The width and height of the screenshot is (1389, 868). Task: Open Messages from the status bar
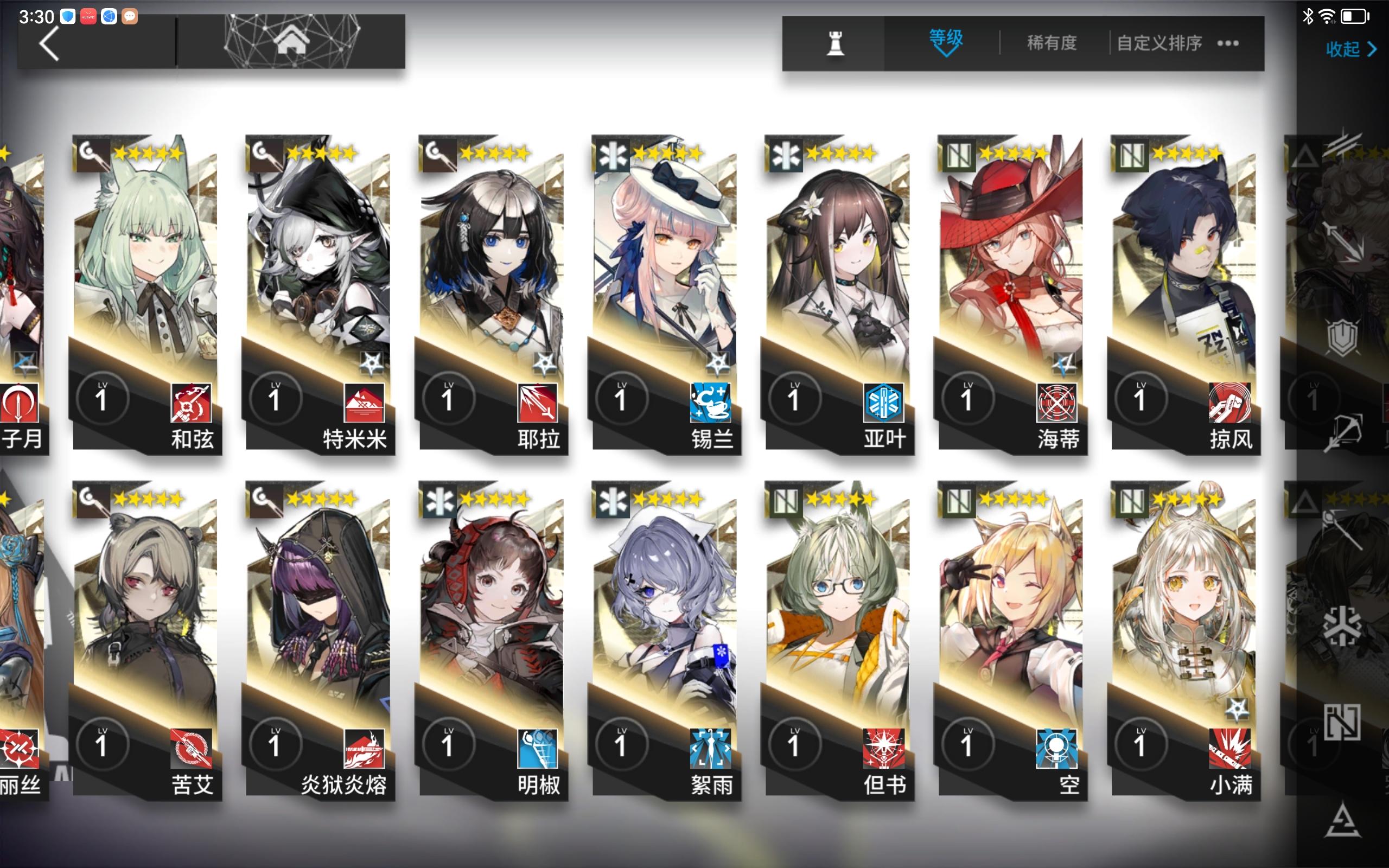click(x=131, y=16)
